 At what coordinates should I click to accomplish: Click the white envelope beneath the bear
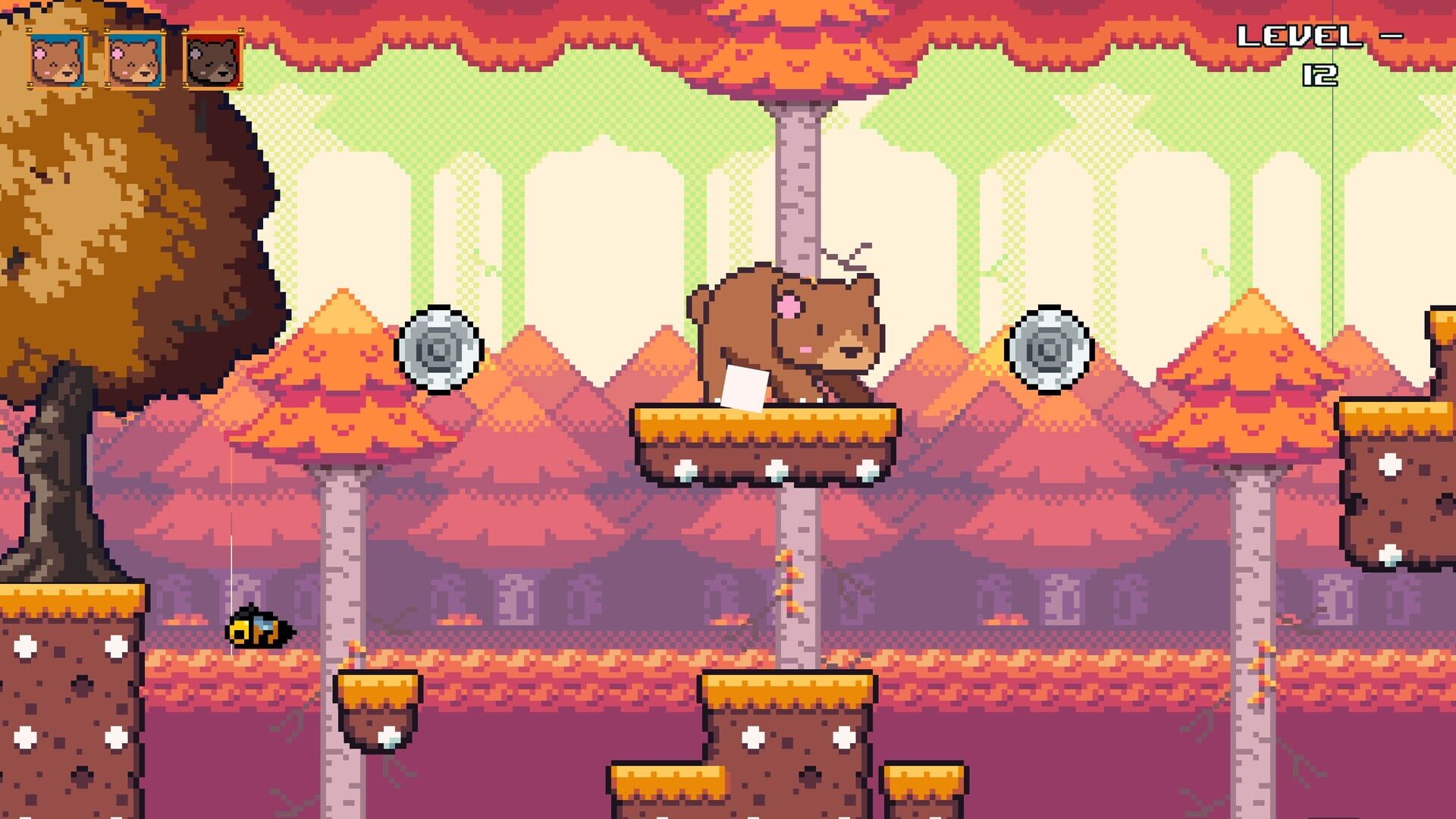(745, 387)
